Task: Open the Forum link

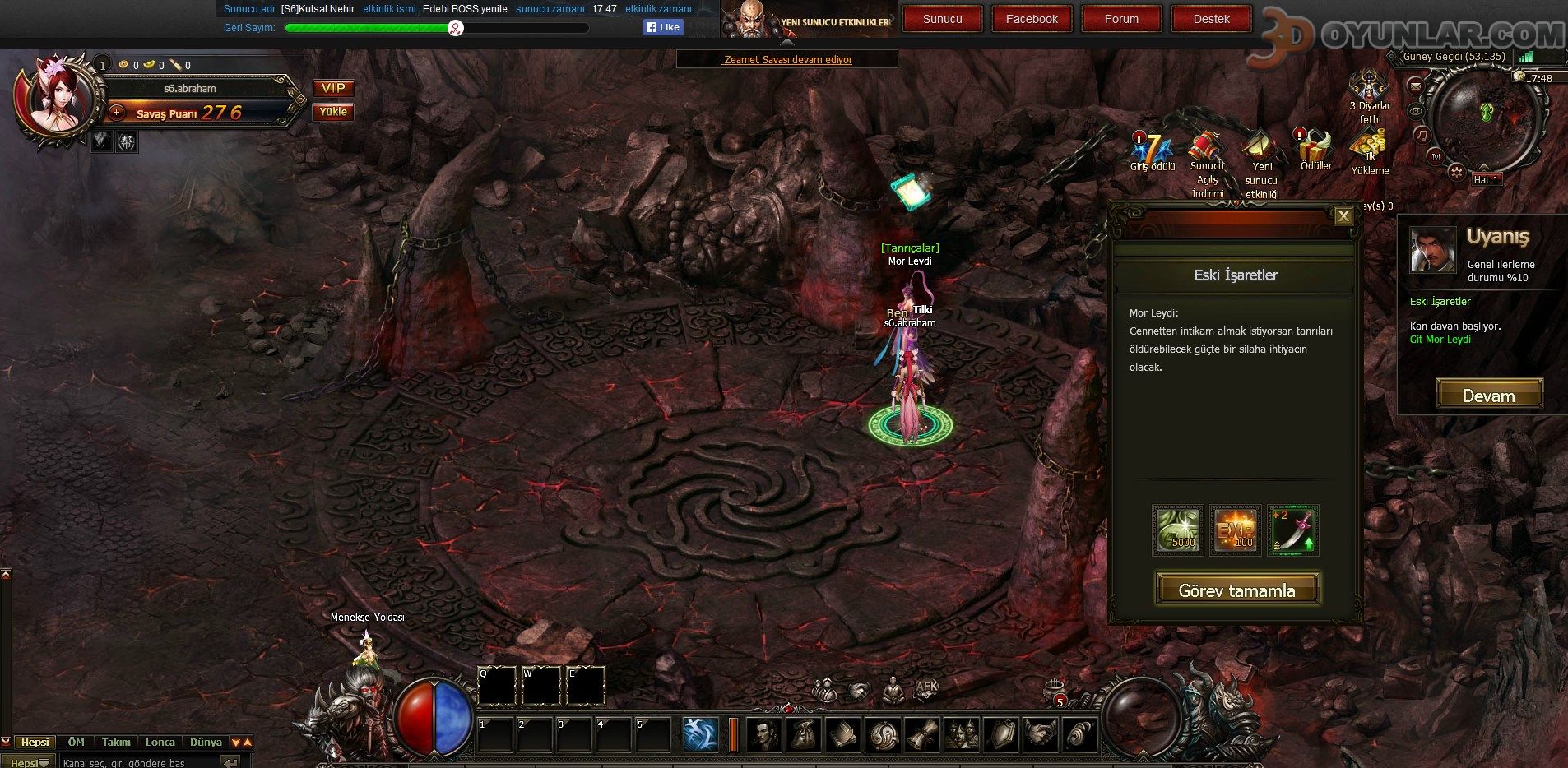Action: [1121, 19]
